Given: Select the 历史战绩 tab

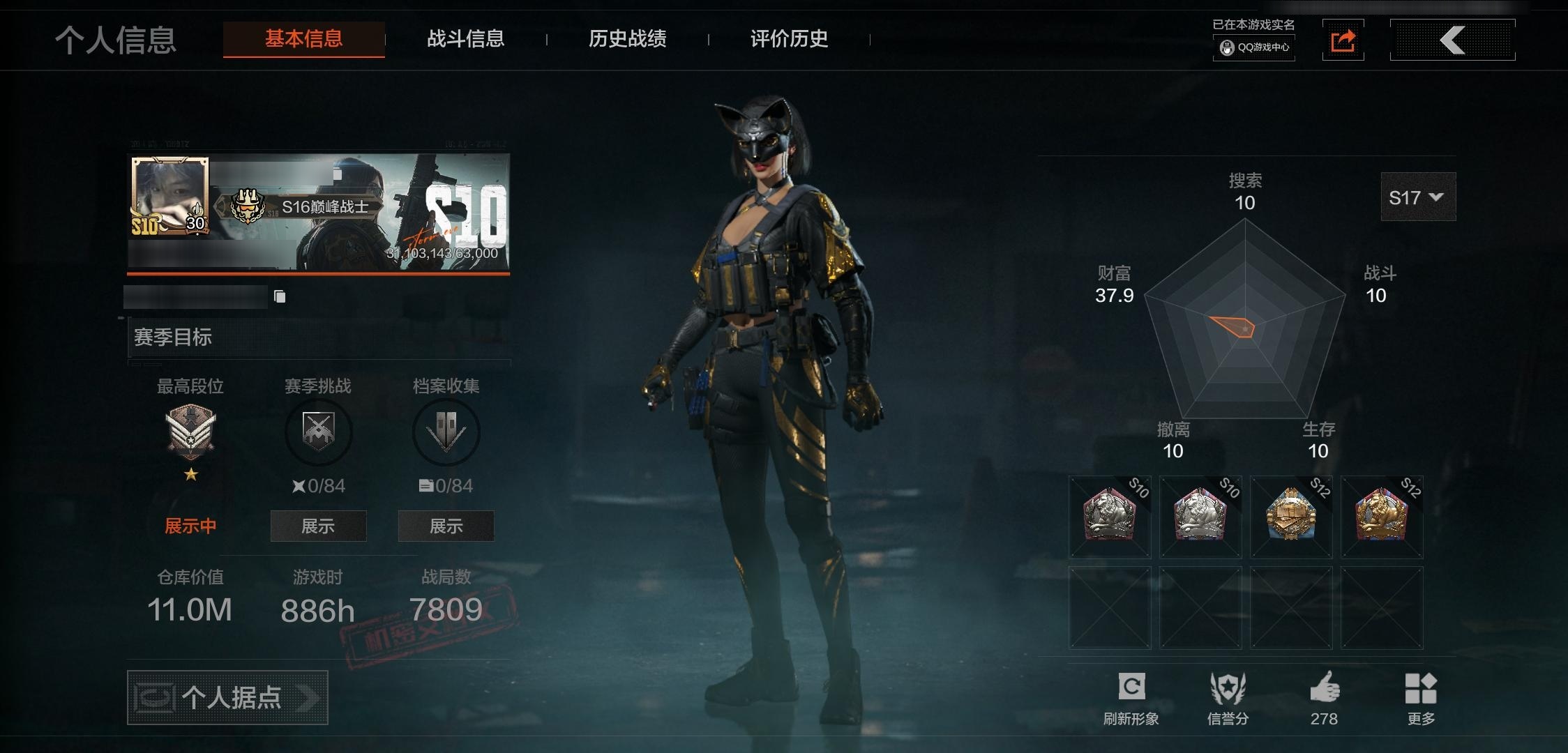Looking at the screenshot, I should tap(627, 39).
